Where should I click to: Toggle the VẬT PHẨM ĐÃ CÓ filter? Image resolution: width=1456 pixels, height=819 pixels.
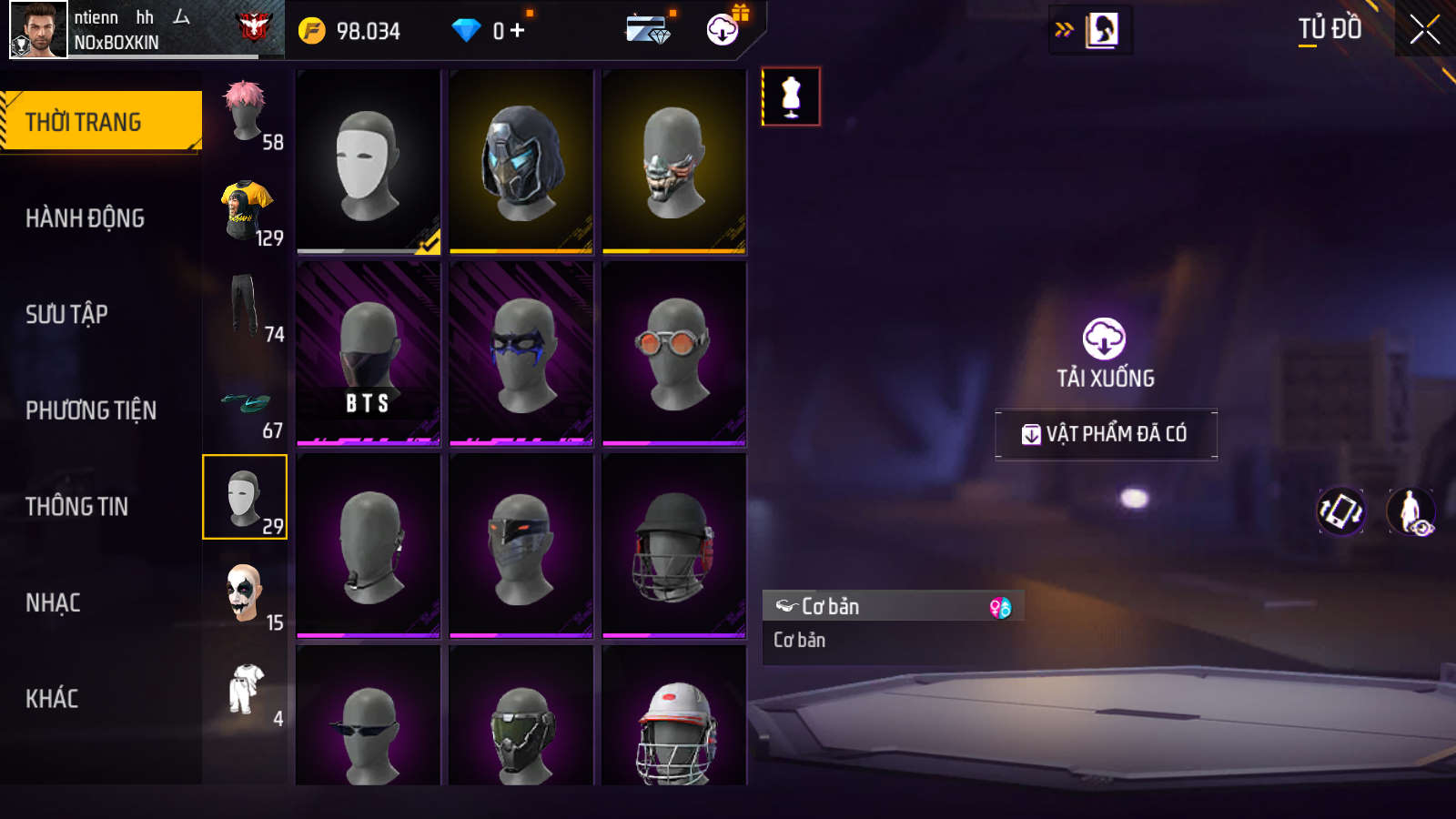coord(1106,434)
